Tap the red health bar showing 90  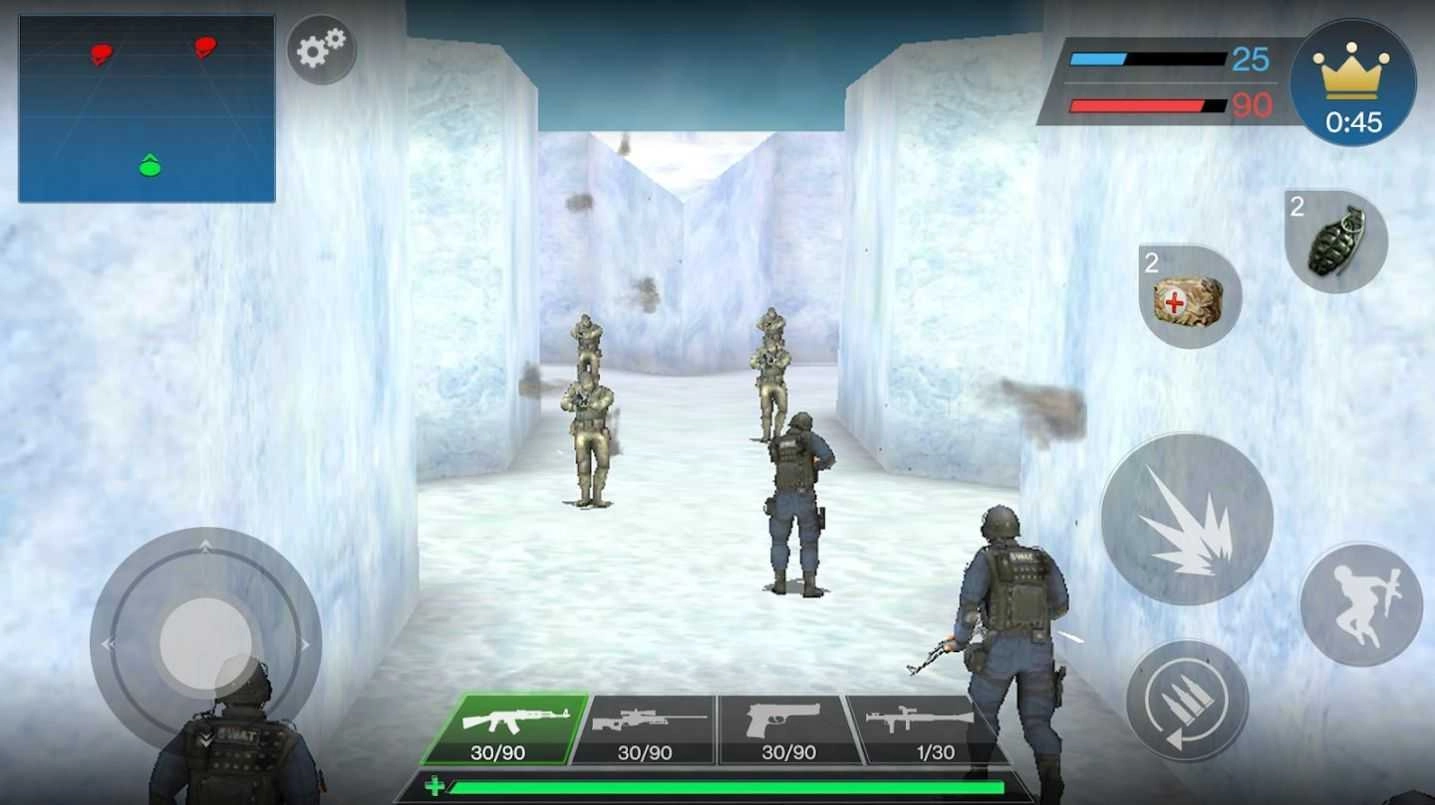[x=1150, y=105]
